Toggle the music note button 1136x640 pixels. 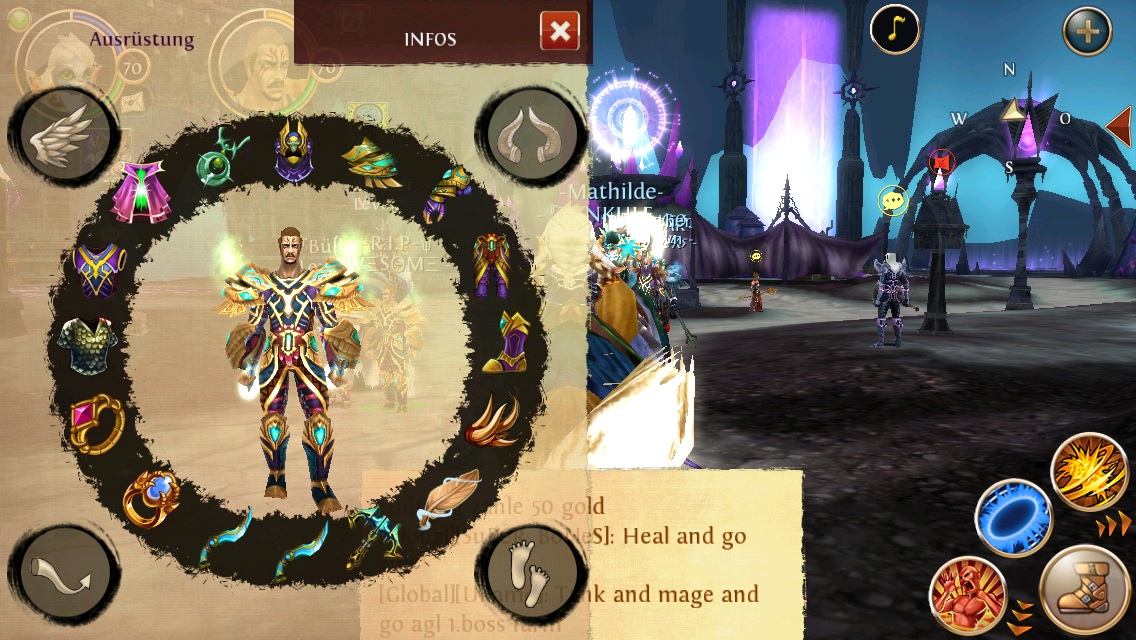coord(894,31)
